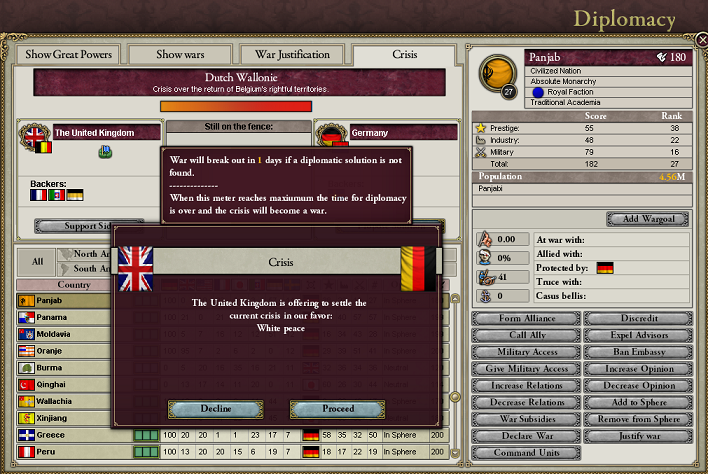Decline the white peace offer
The image size is (708, 474).
(208, 408)
